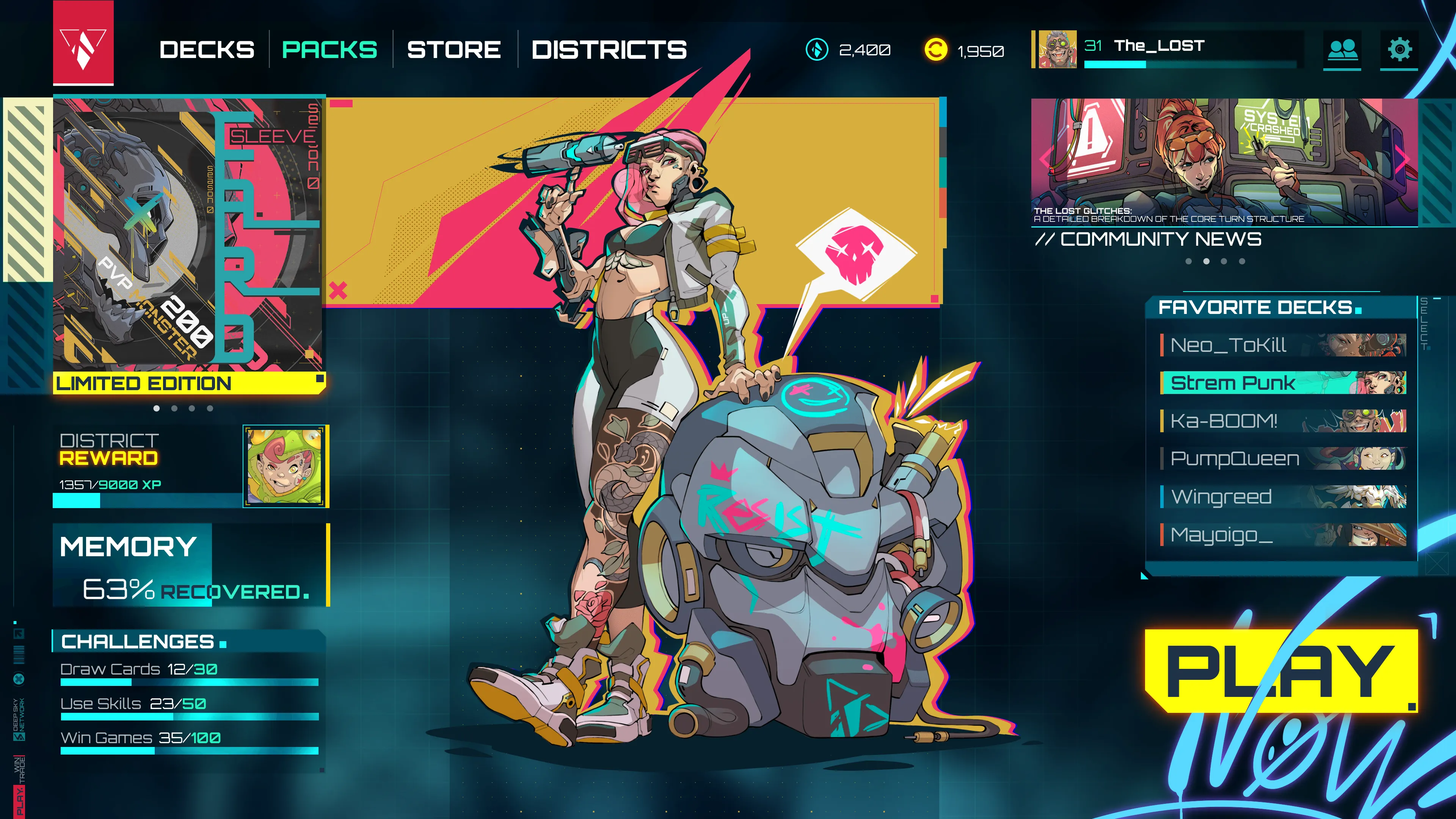The width and height of the screenshot is (1456, 819).
Task: Click the yellow coin currency icon
Action: pyautogui.click(x=936, y=50)
